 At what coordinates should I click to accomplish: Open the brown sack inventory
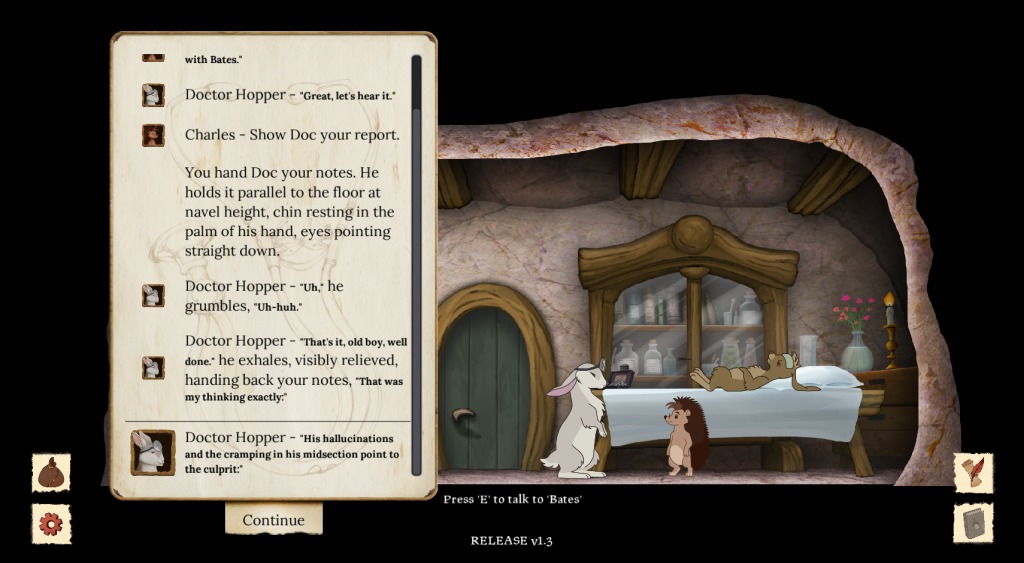click(51, 473)
